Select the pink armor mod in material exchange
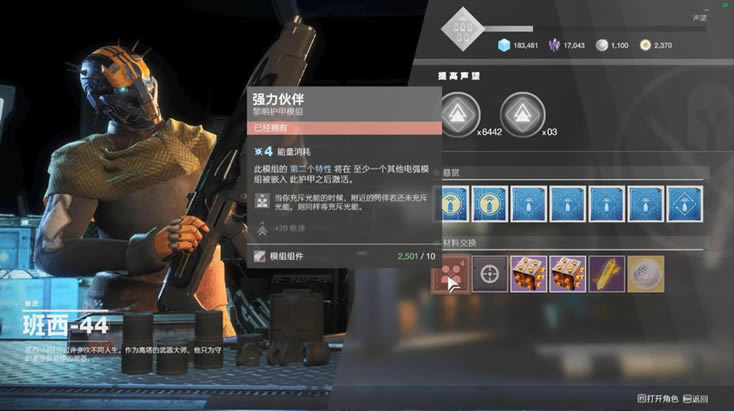This screenshot has height=411, width=734. point(451,273)
